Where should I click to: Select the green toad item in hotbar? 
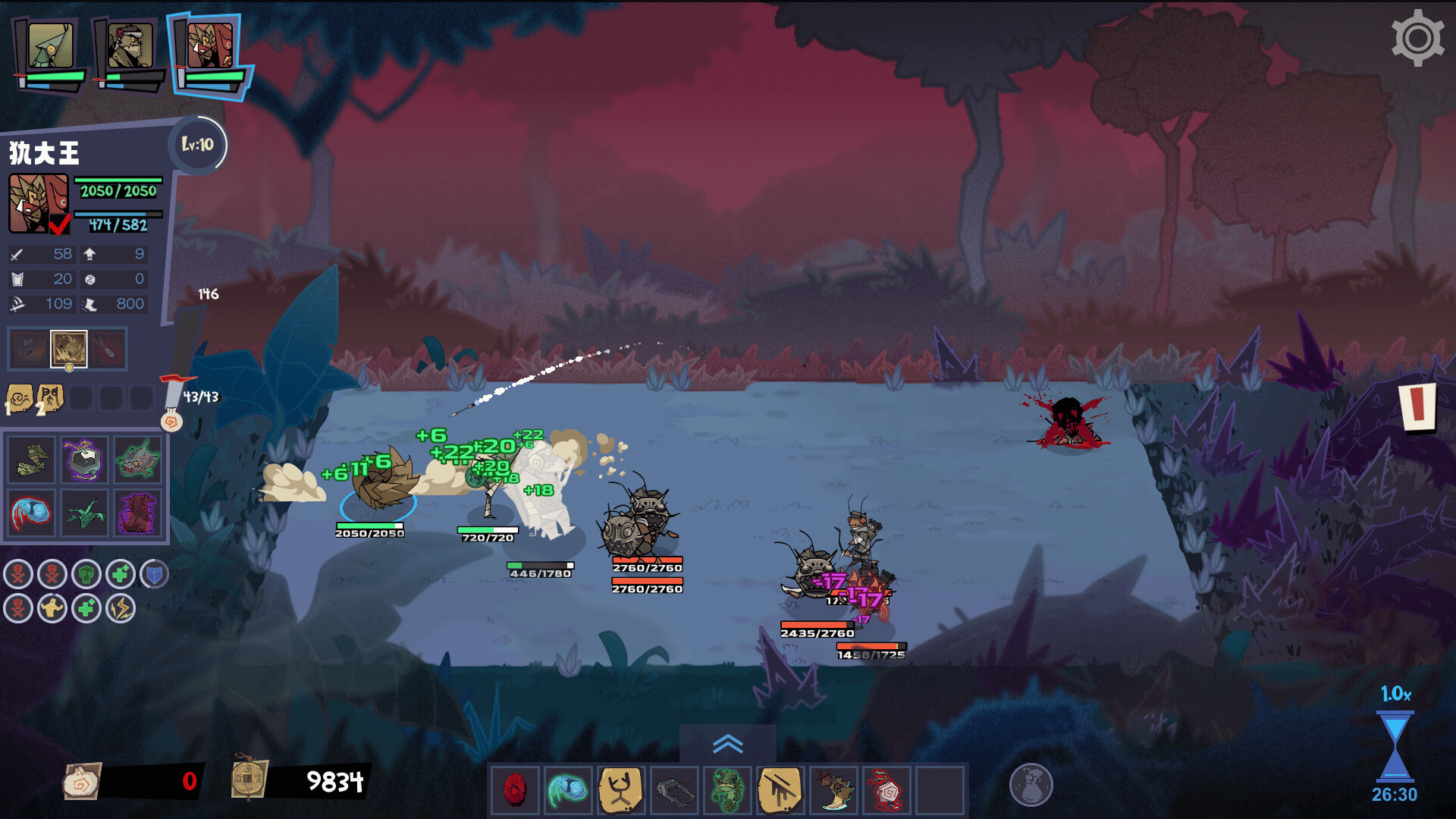pyautogui.click(x=727, y=790)
